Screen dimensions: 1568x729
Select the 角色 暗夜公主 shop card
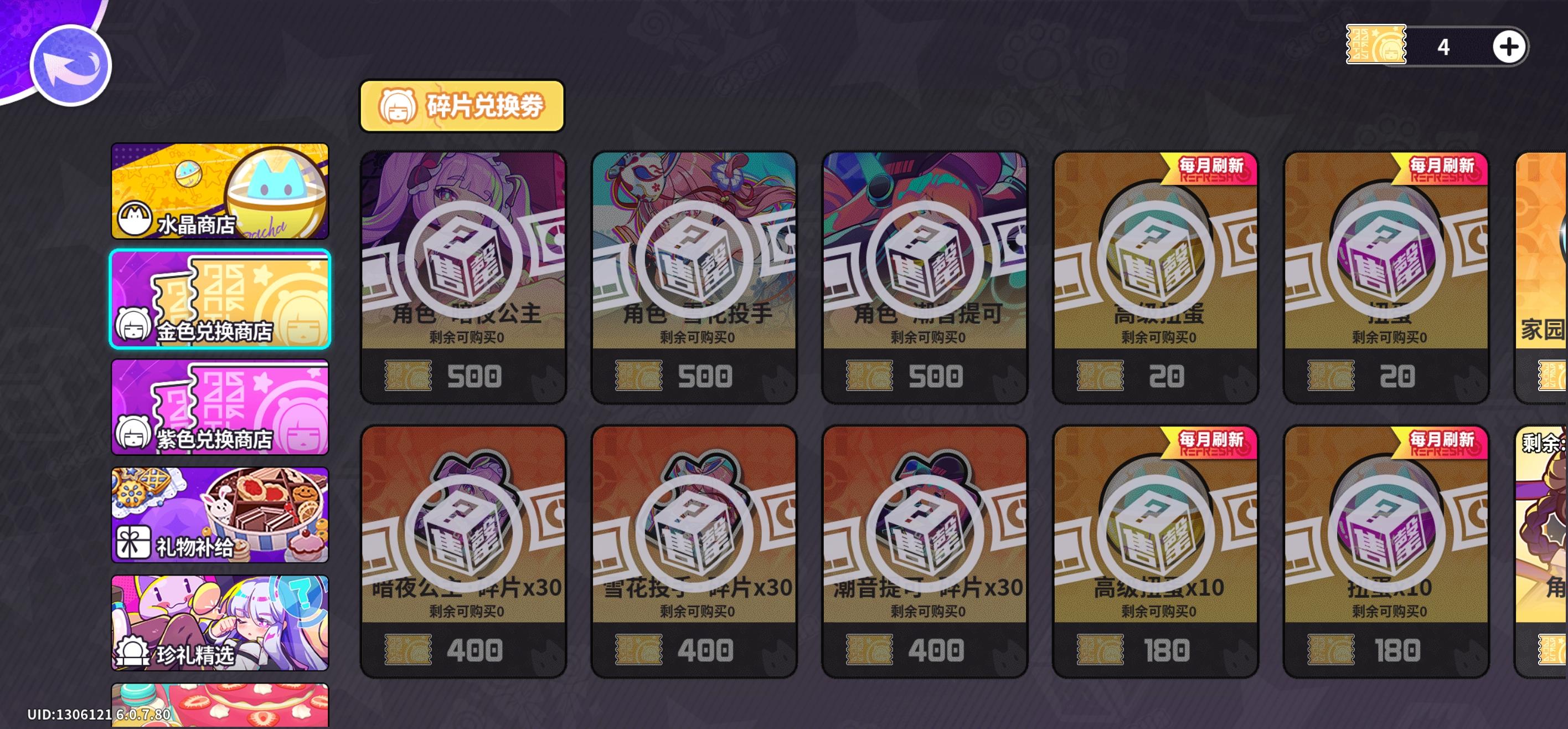click(x=464, y=274)
